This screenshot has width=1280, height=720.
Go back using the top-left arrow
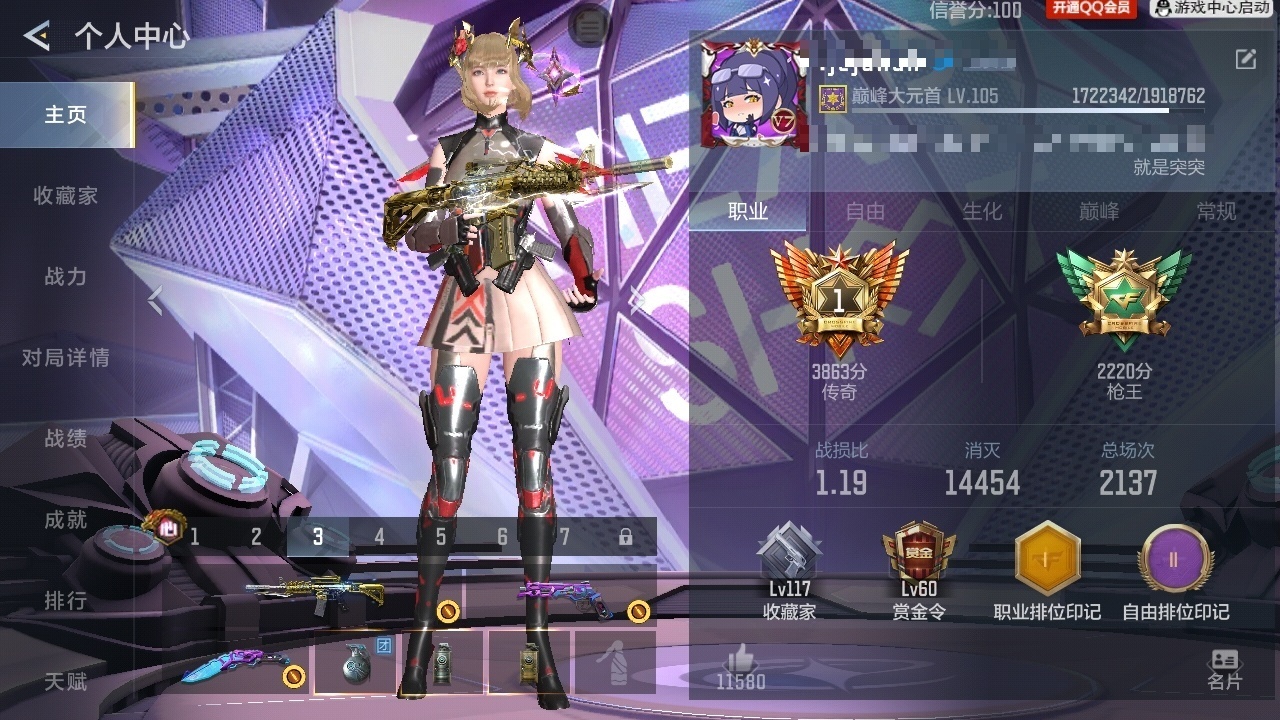coord(37,37)
